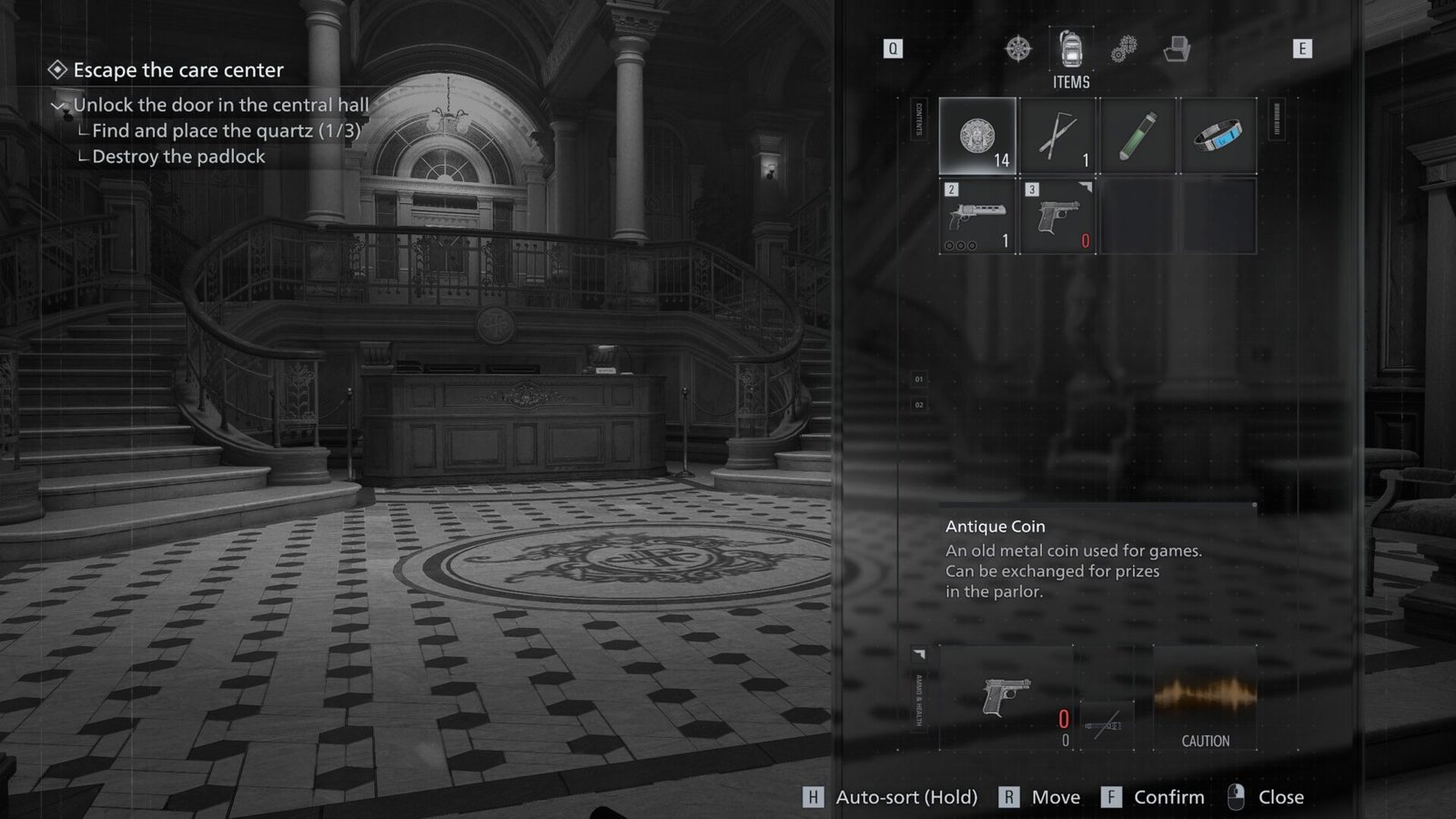Select the lockpick item slot
Screen dimensions: 1456x819
1057,136
